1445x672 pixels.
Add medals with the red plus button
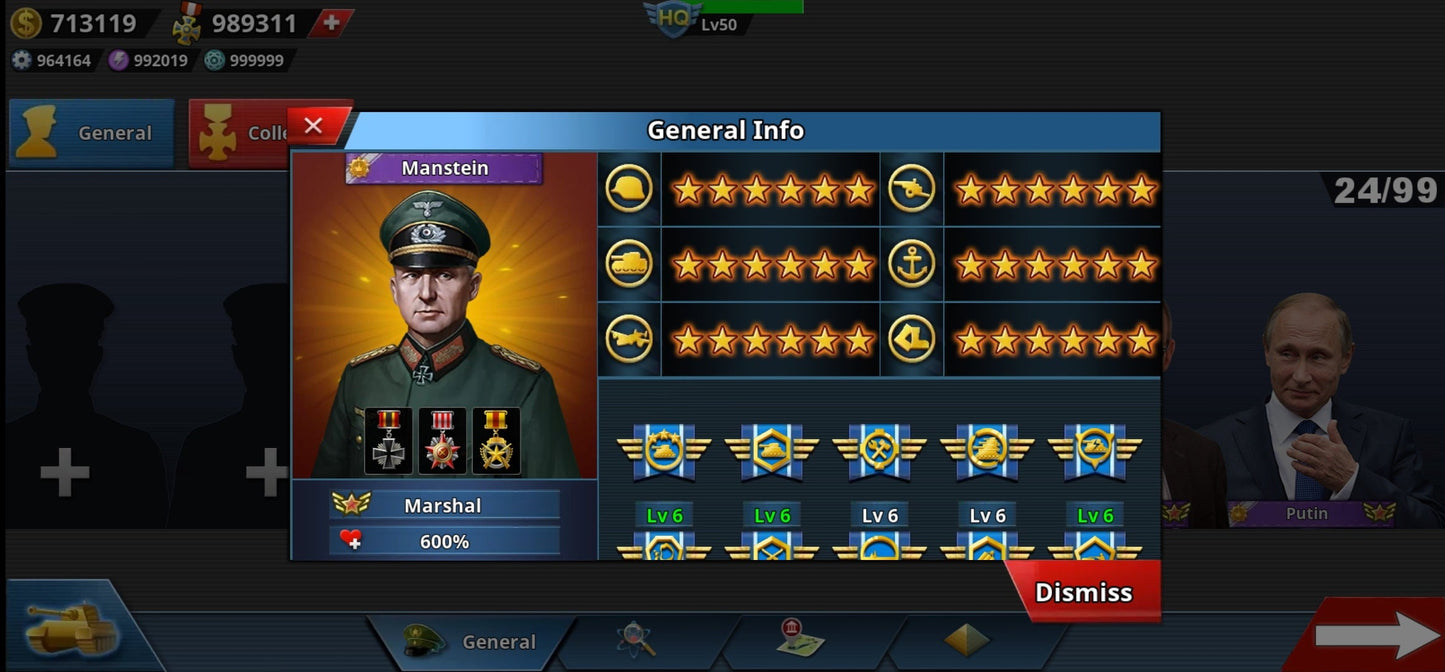coord(330,23)
